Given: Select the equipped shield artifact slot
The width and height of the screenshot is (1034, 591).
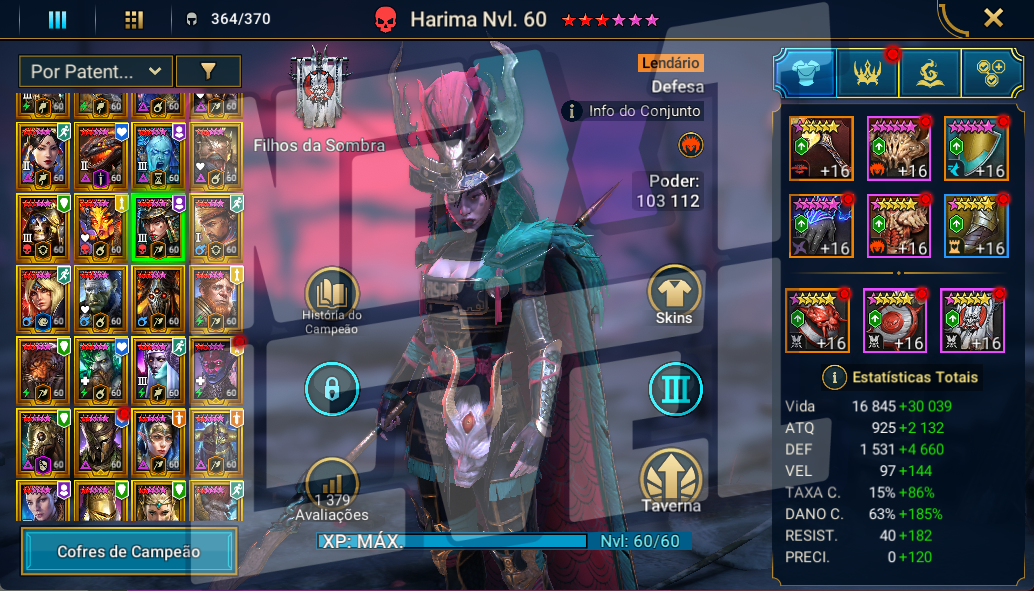Looking at the screenshot, I should click(x=976, y=148).
